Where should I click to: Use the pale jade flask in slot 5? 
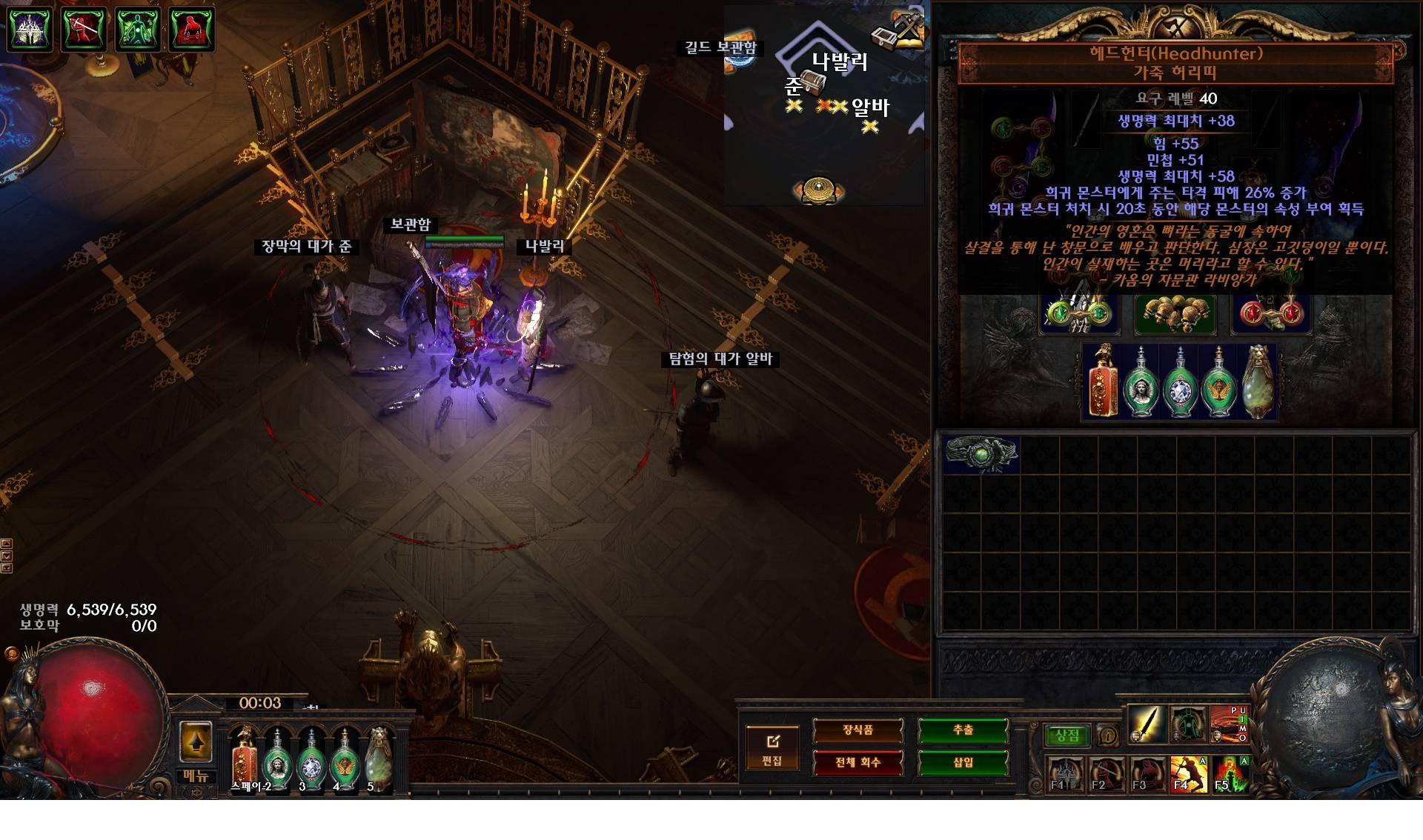pos(379,756)
